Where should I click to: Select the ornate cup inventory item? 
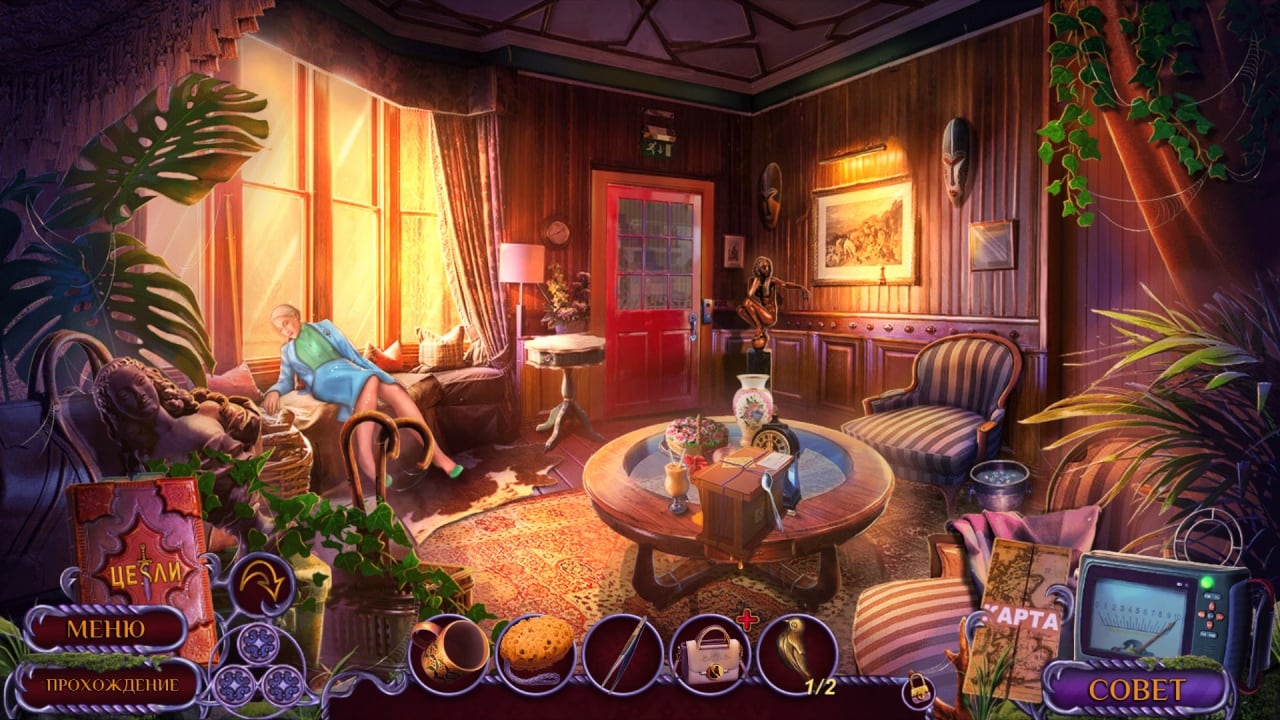coord(450,653)
